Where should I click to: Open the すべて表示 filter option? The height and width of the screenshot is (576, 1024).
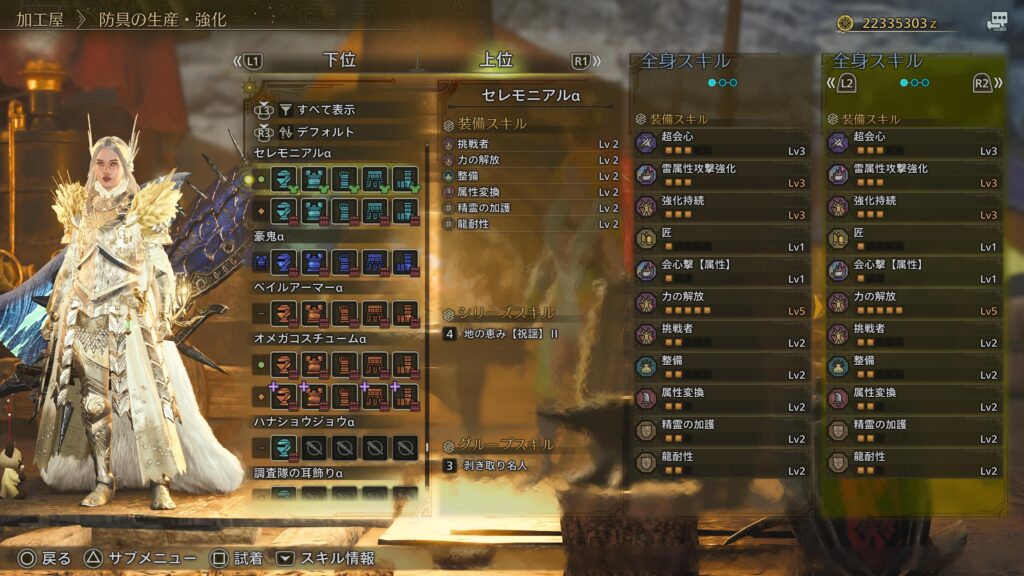tap(325, 110)
